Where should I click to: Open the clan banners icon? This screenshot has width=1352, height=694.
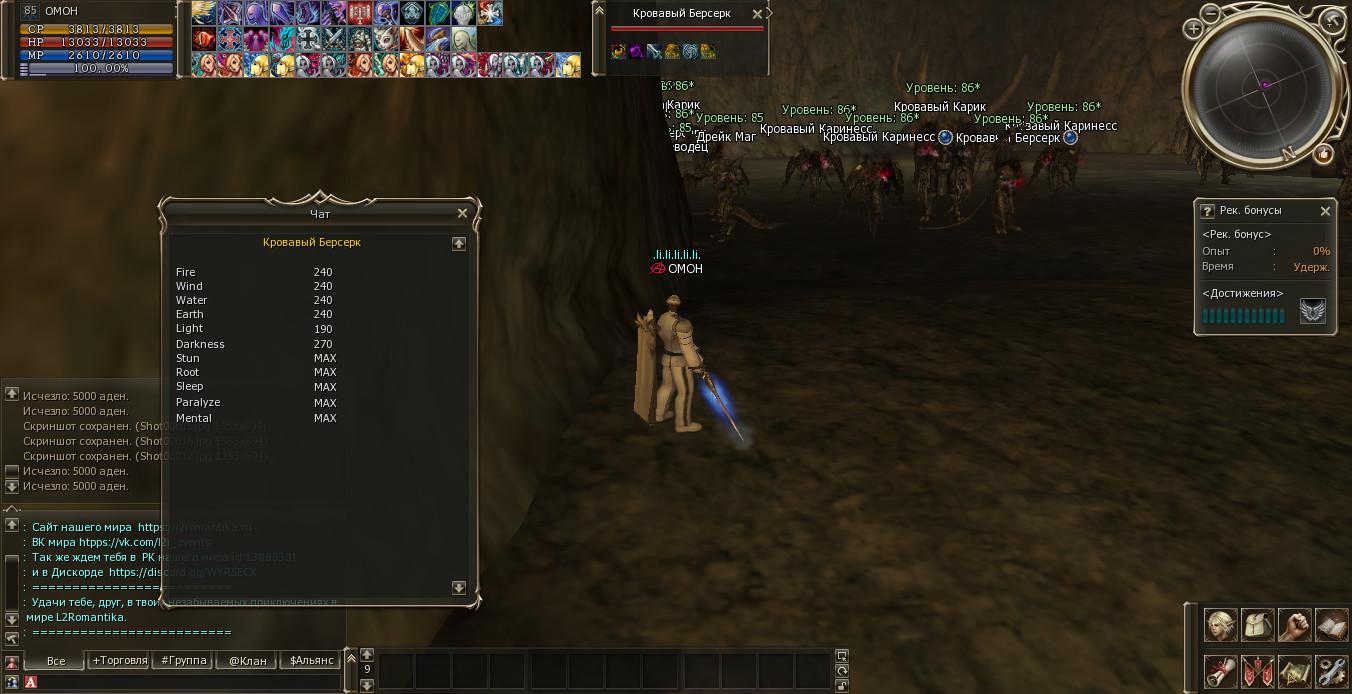pos(1257,670)
